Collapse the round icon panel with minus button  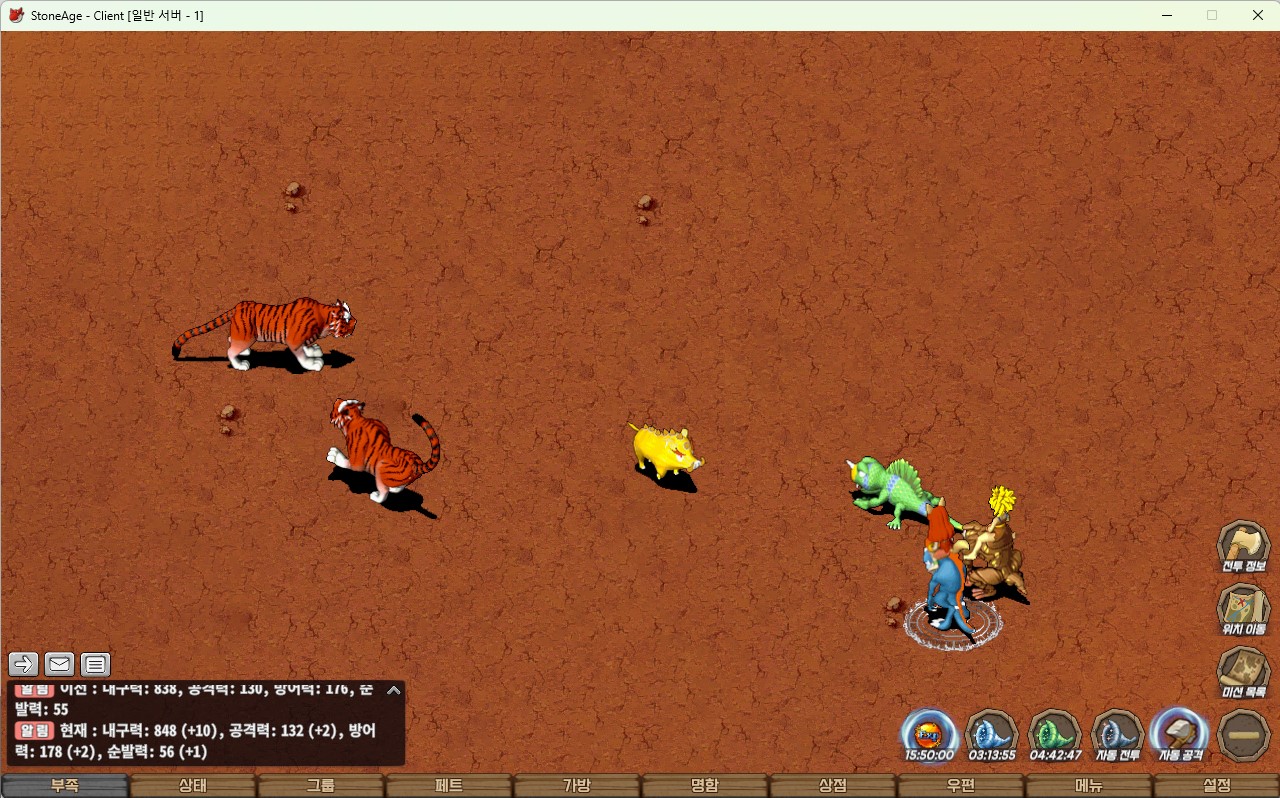pyautogui.click(x=1245, y=735)
